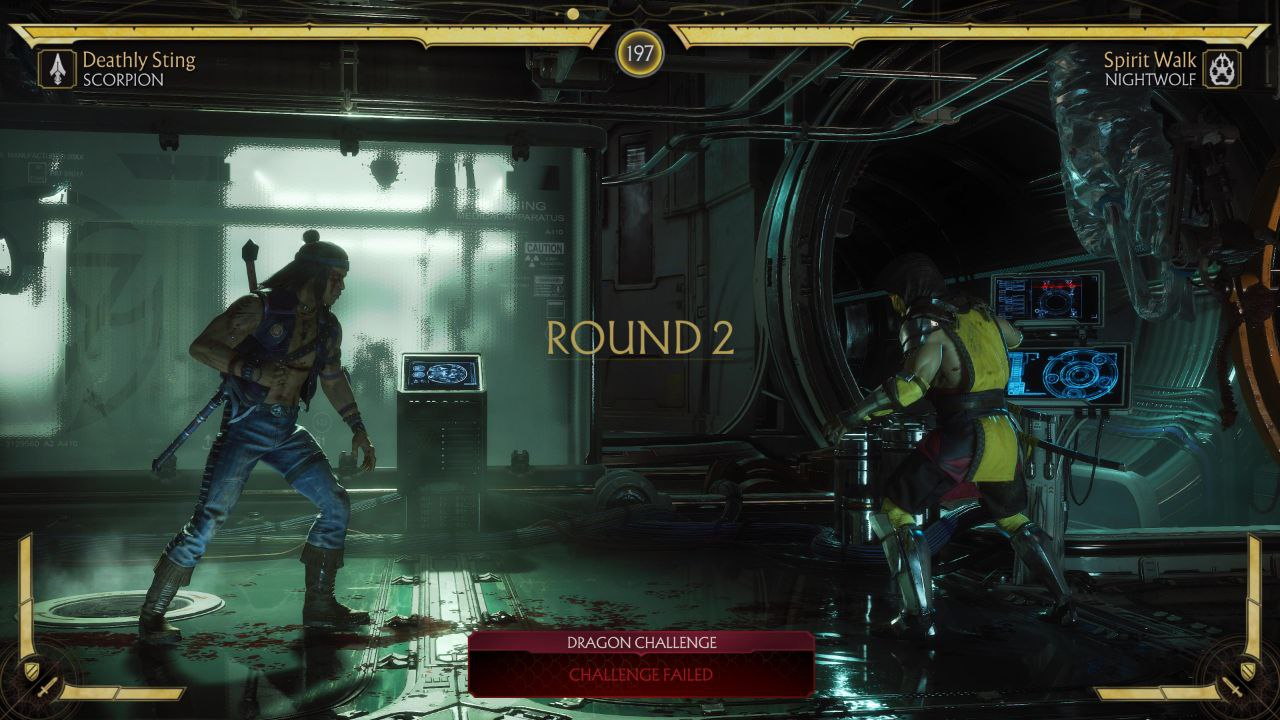Open the Dragon Challenge failed banner
This screenshot has width=1280, height=720.
641,663
